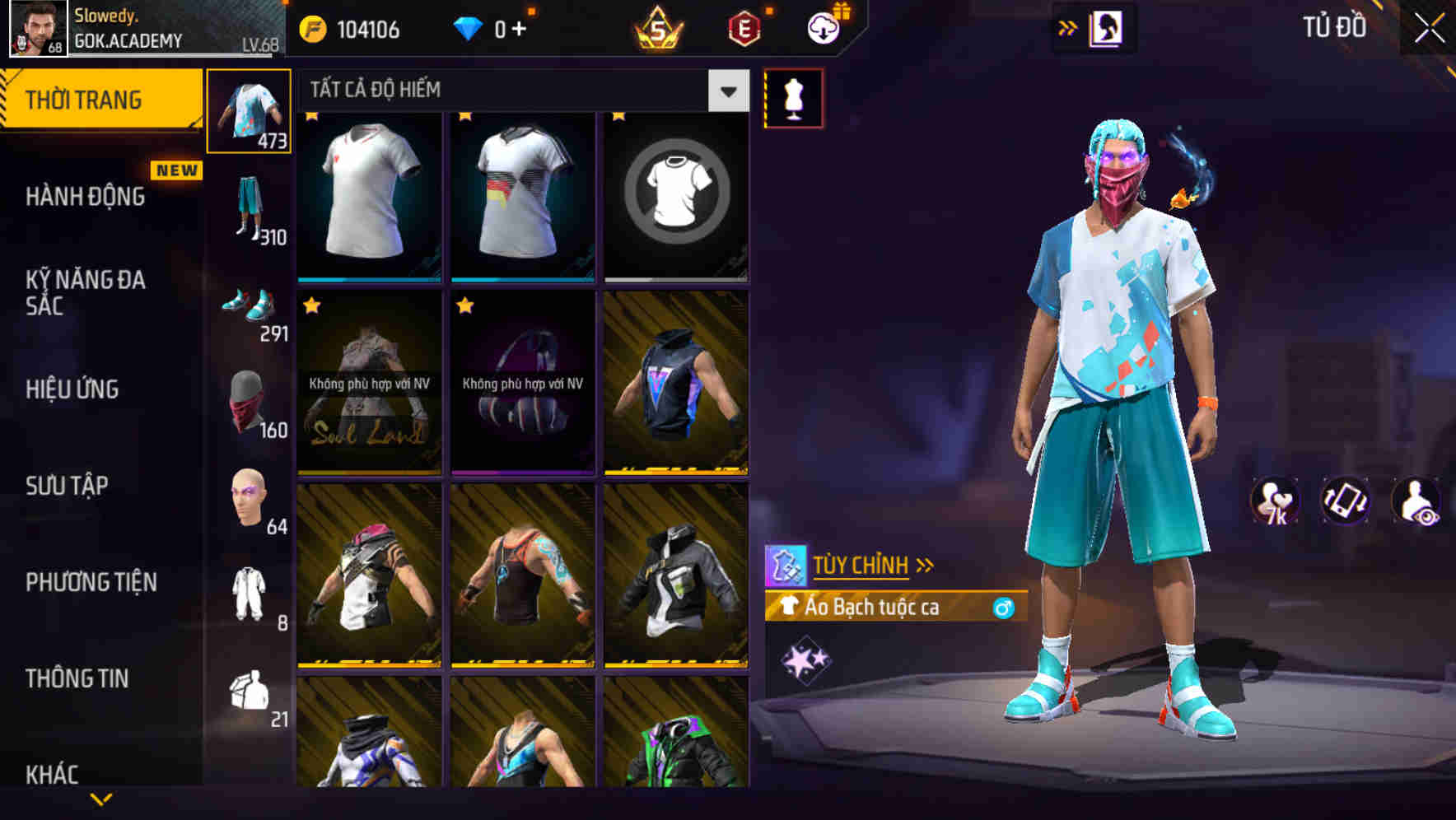Open the backpack category with 21 items
Viewport: 1456px width, 820px height.
coord(250,696)
